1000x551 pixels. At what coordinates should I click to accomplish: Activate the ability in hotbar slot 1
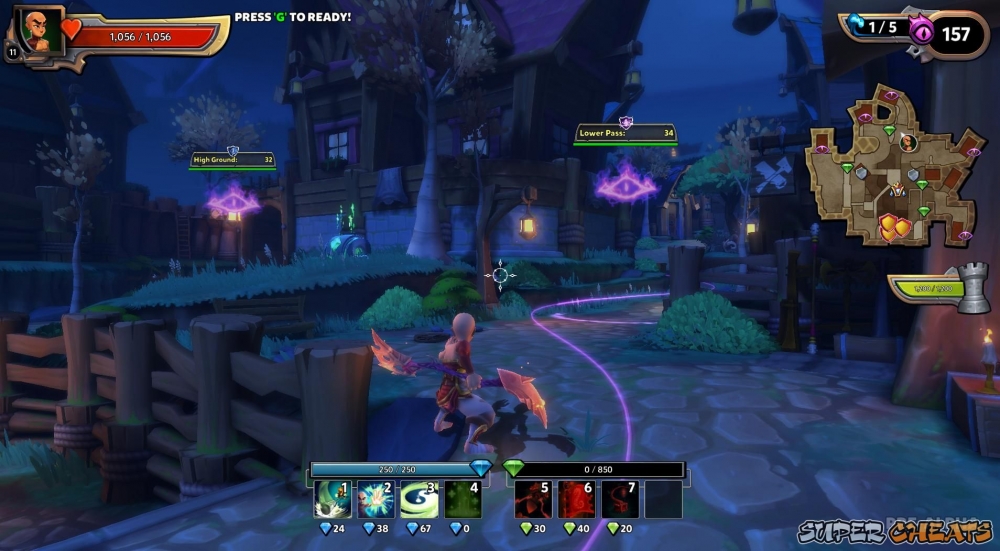pyautogui.click(x=330, y=499)
